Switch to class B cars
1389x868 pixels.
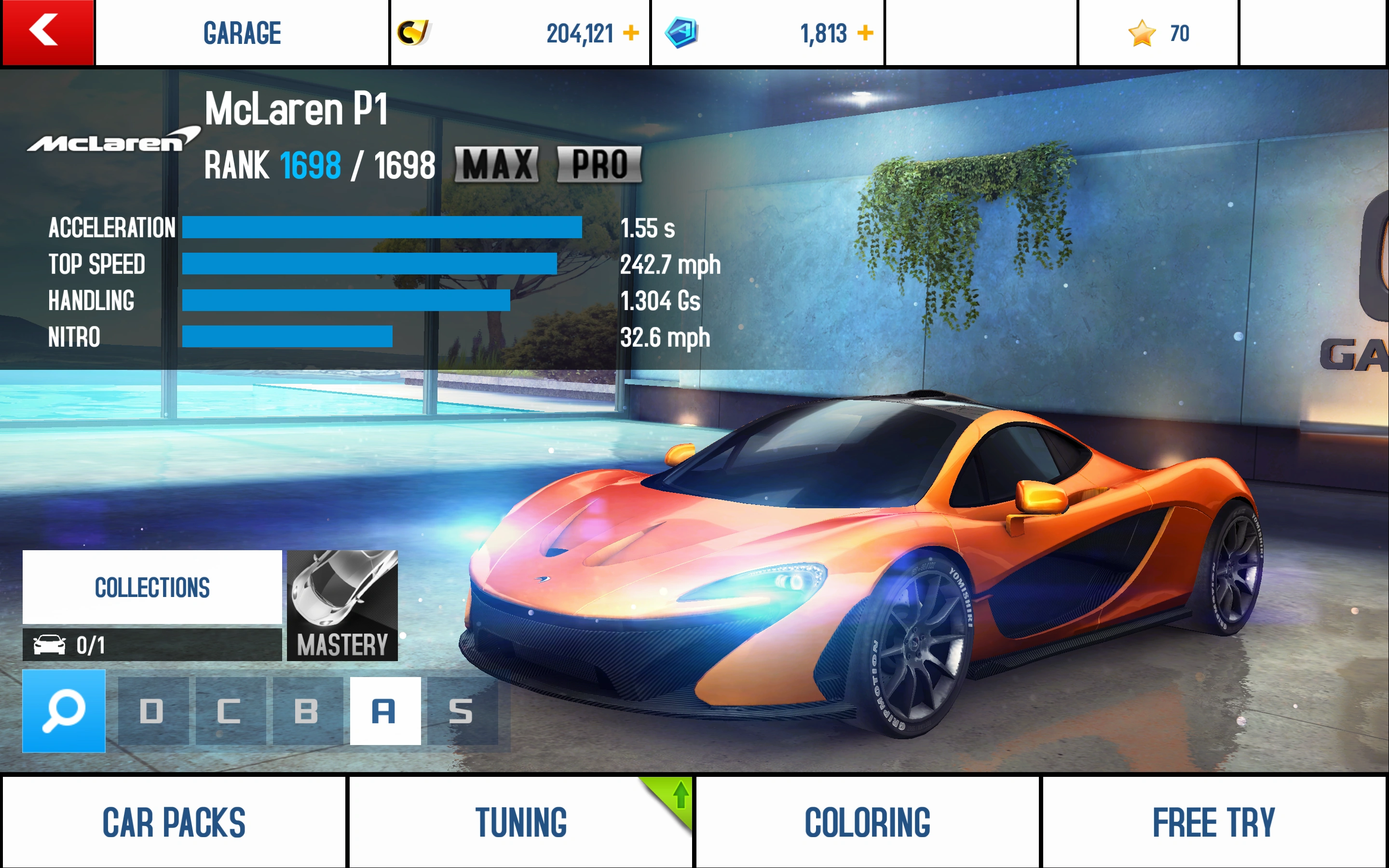(307, 711)
